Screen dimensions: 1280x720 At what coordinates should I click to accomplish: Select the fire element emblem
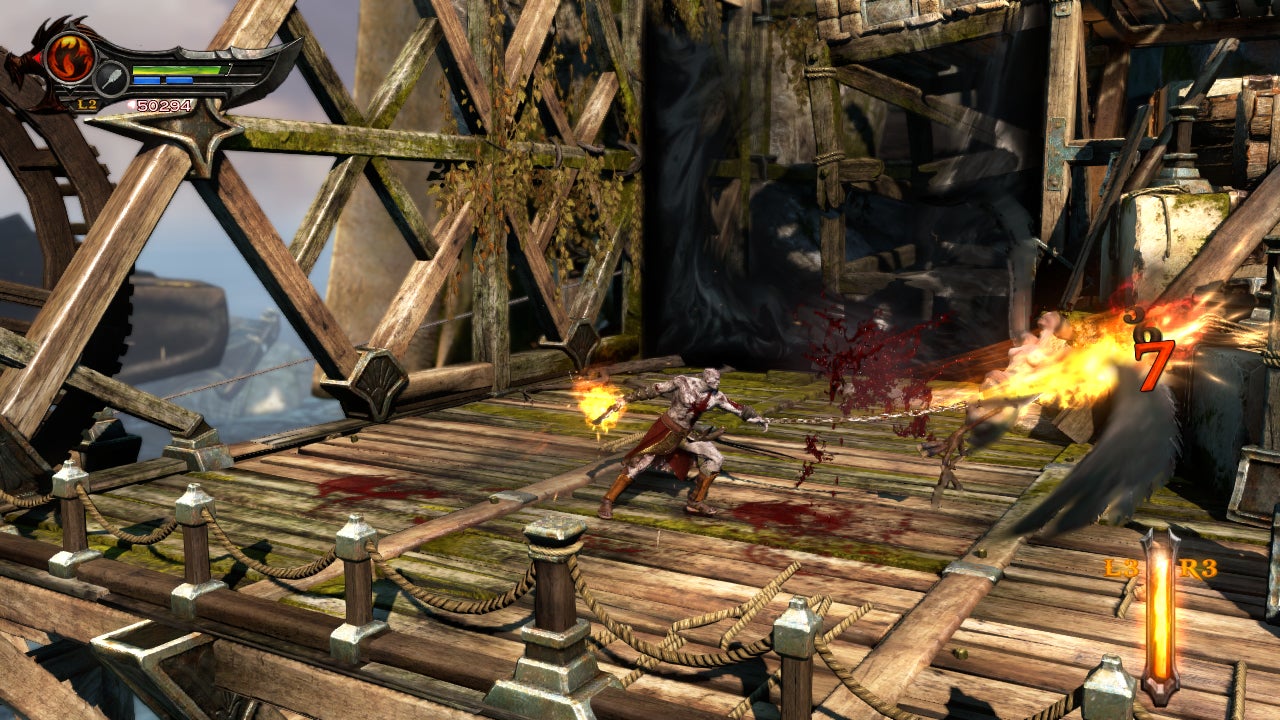point(69,57)
